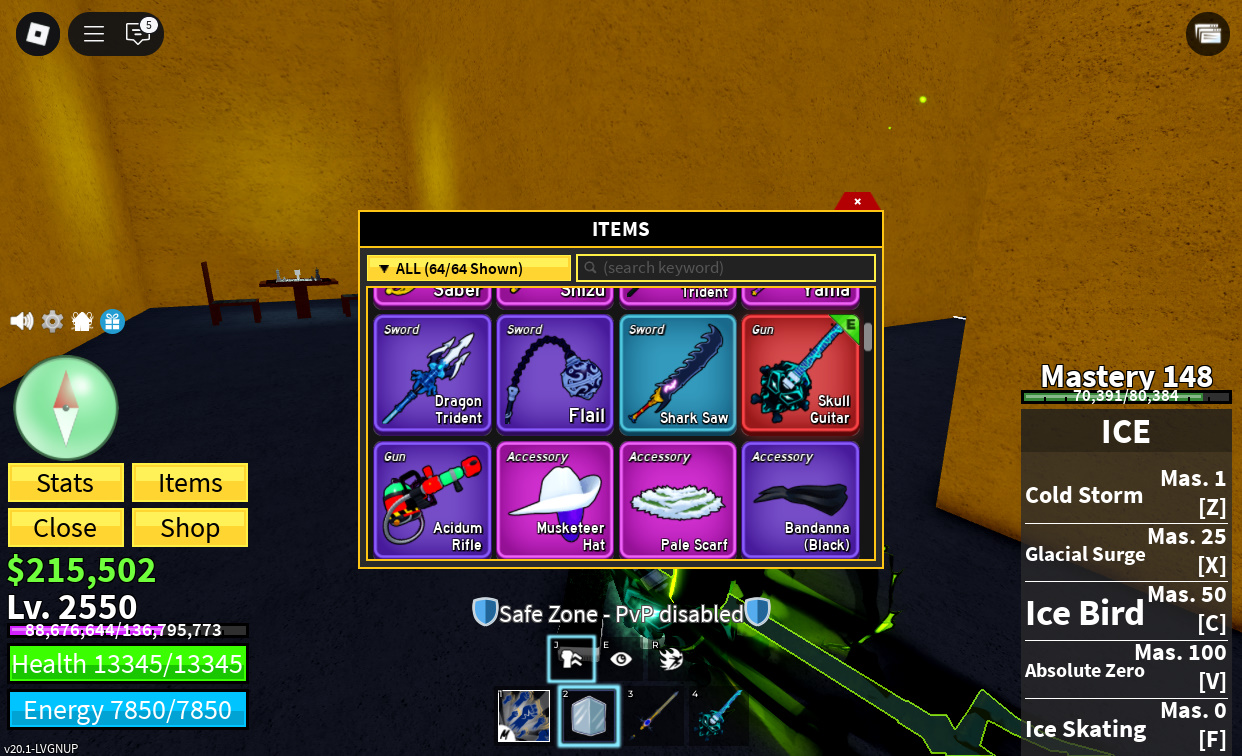Select the Flail sword item
Image resolution: width=1242 pixels, height=756 pixels.
[x=555, y=374]
